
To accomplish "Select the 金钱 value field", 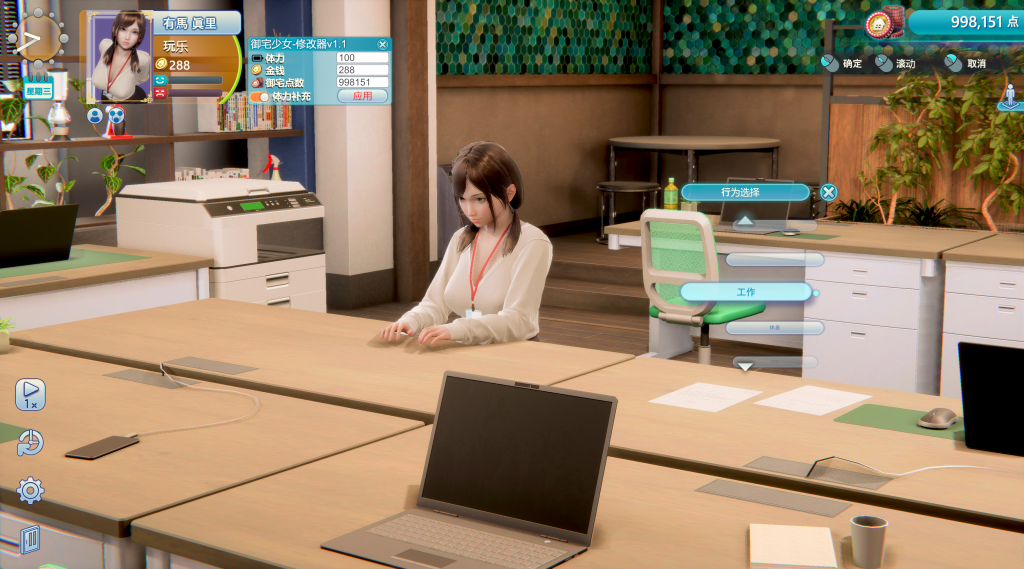I will point(362,70).
